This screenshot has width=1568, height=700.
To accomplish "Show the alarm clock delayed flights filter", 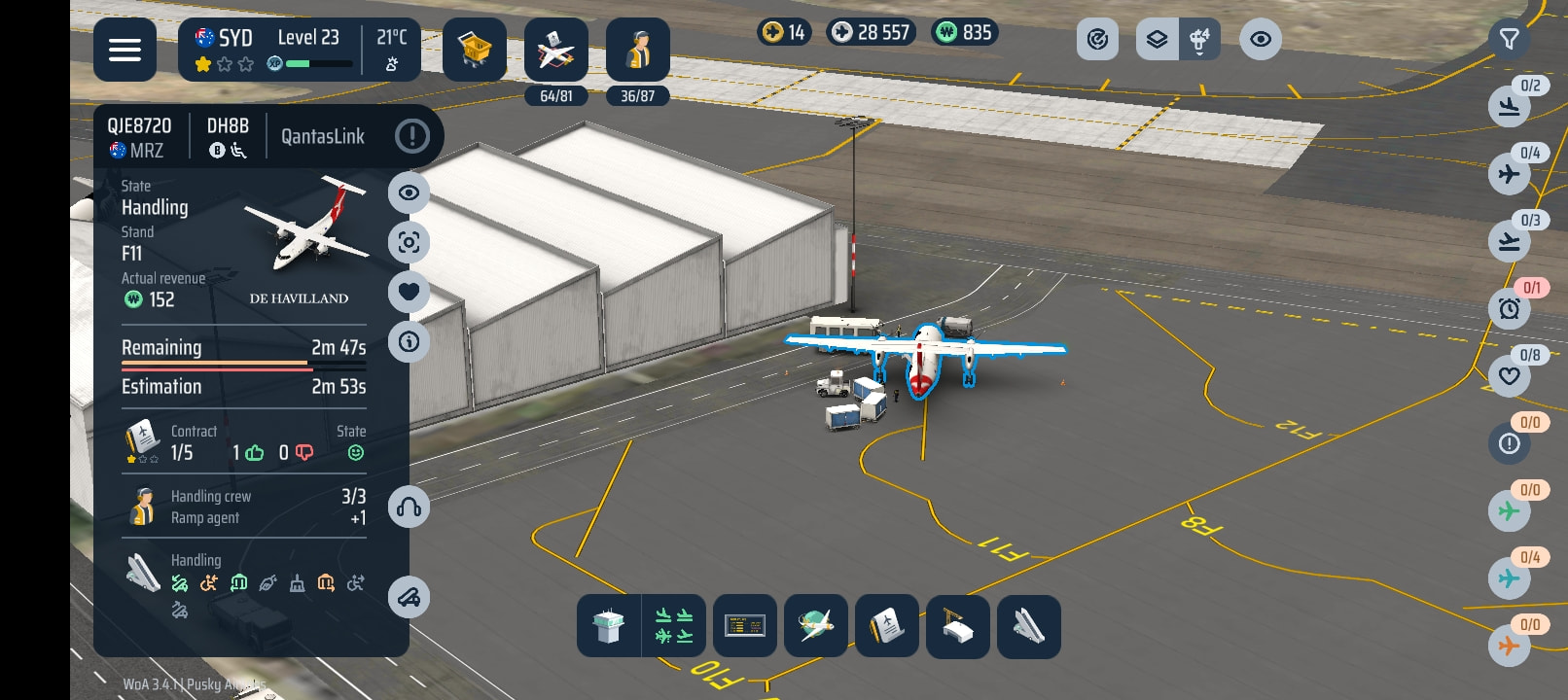I will coord(1510,309).
